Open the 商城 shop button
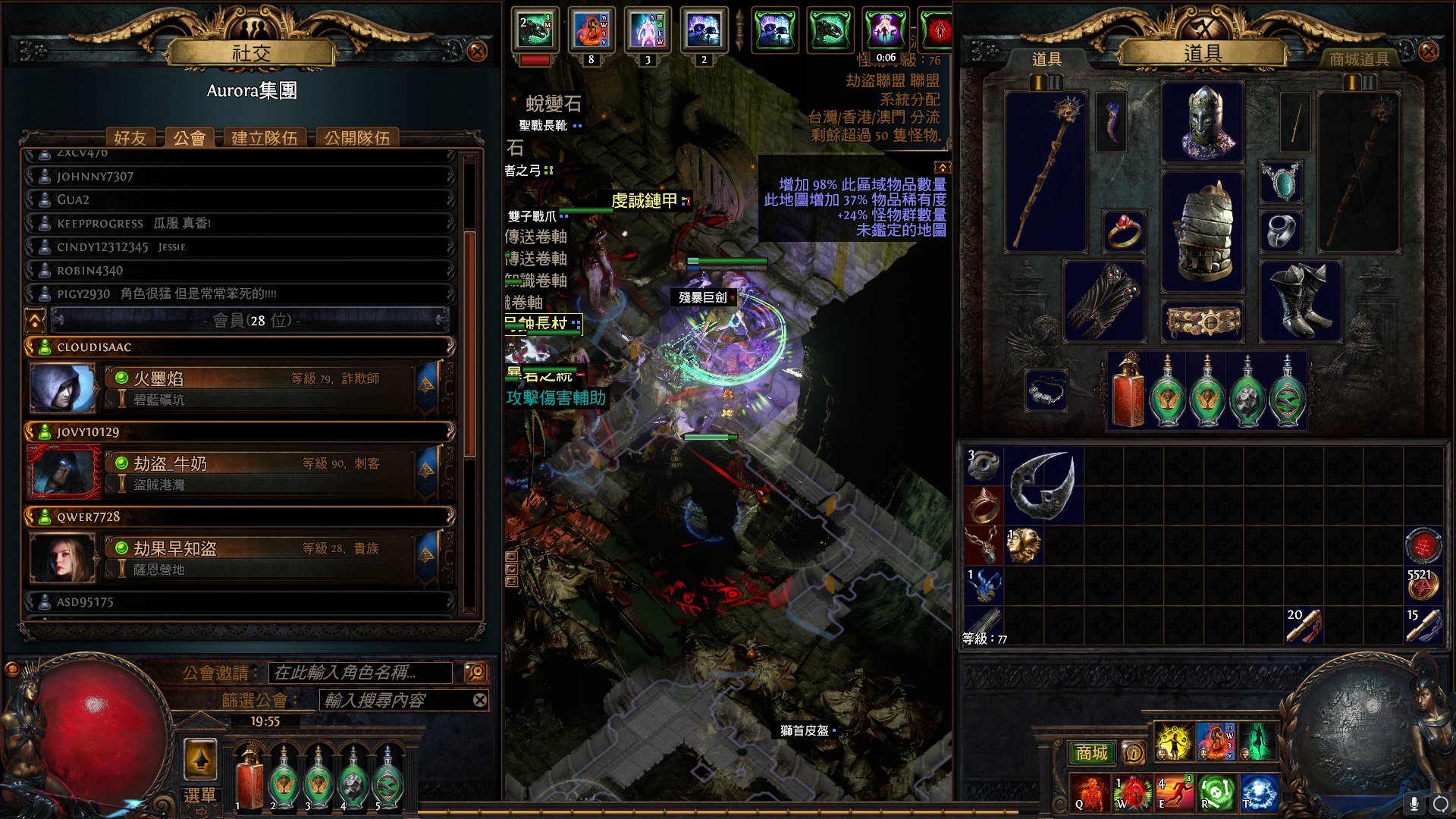This screenshot has width=1456, height=819. pyautogui.click(x=1091, y=753)
